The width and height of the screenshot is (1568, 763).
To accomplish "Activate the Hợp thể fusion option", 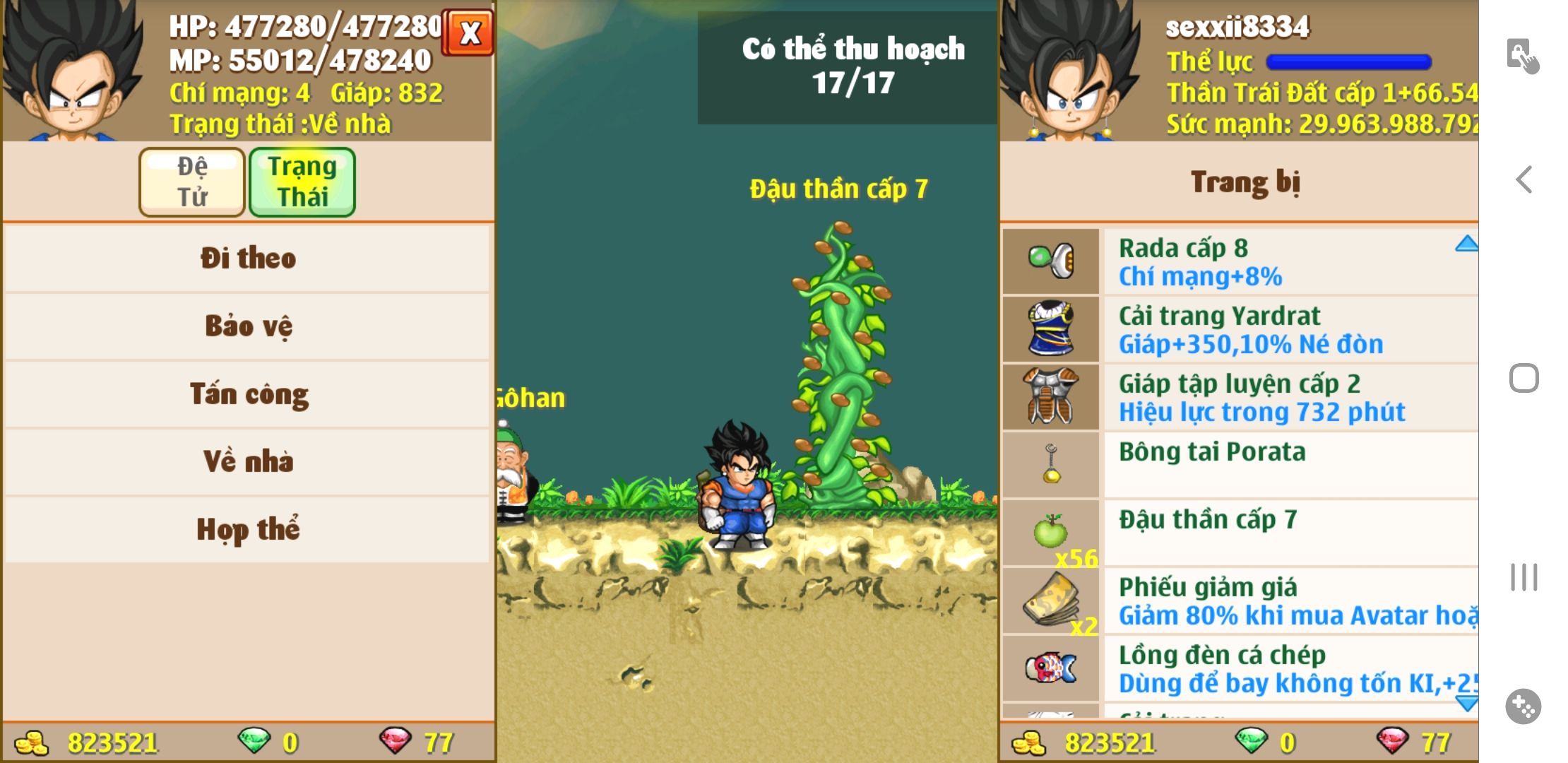I will [x=247, y=530].
